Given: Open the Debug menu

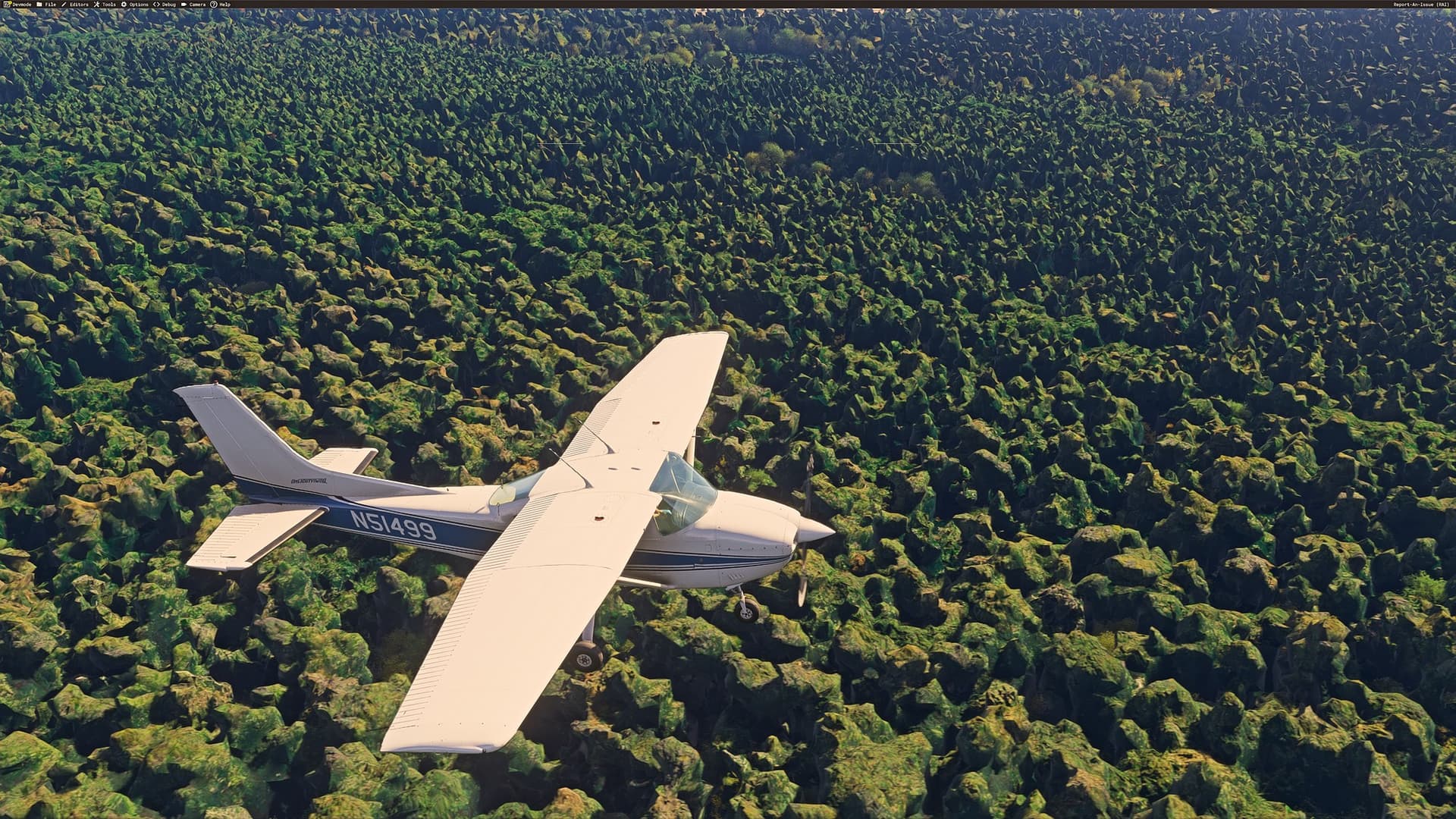Looking at the screenshot, I should click(x=170, y=4).
